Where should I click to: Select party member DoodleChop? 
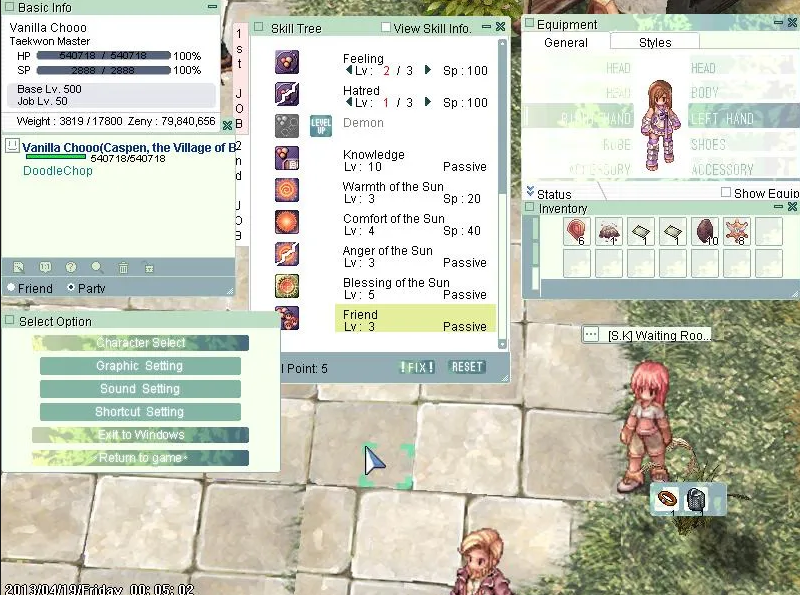click(x=58, y=171)
